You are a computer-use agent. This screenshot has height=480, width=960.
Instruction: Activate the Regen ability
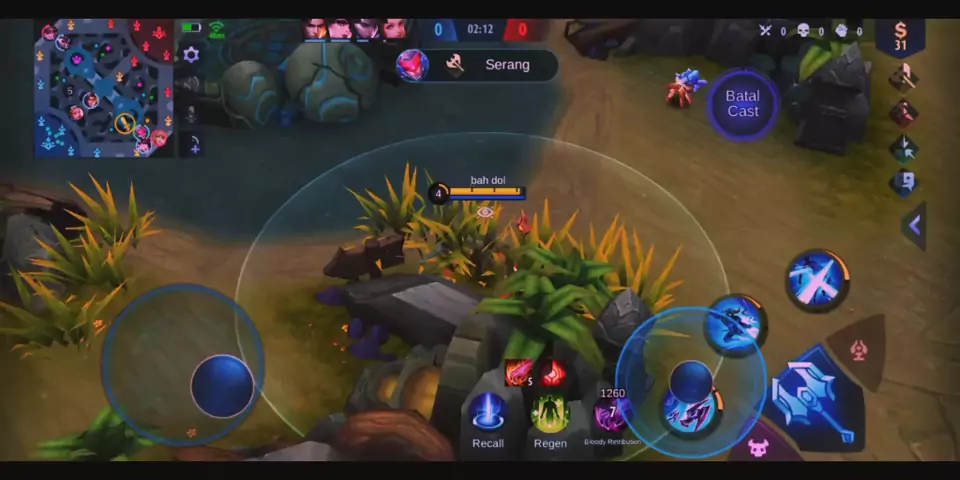click(x=550, y=414)
